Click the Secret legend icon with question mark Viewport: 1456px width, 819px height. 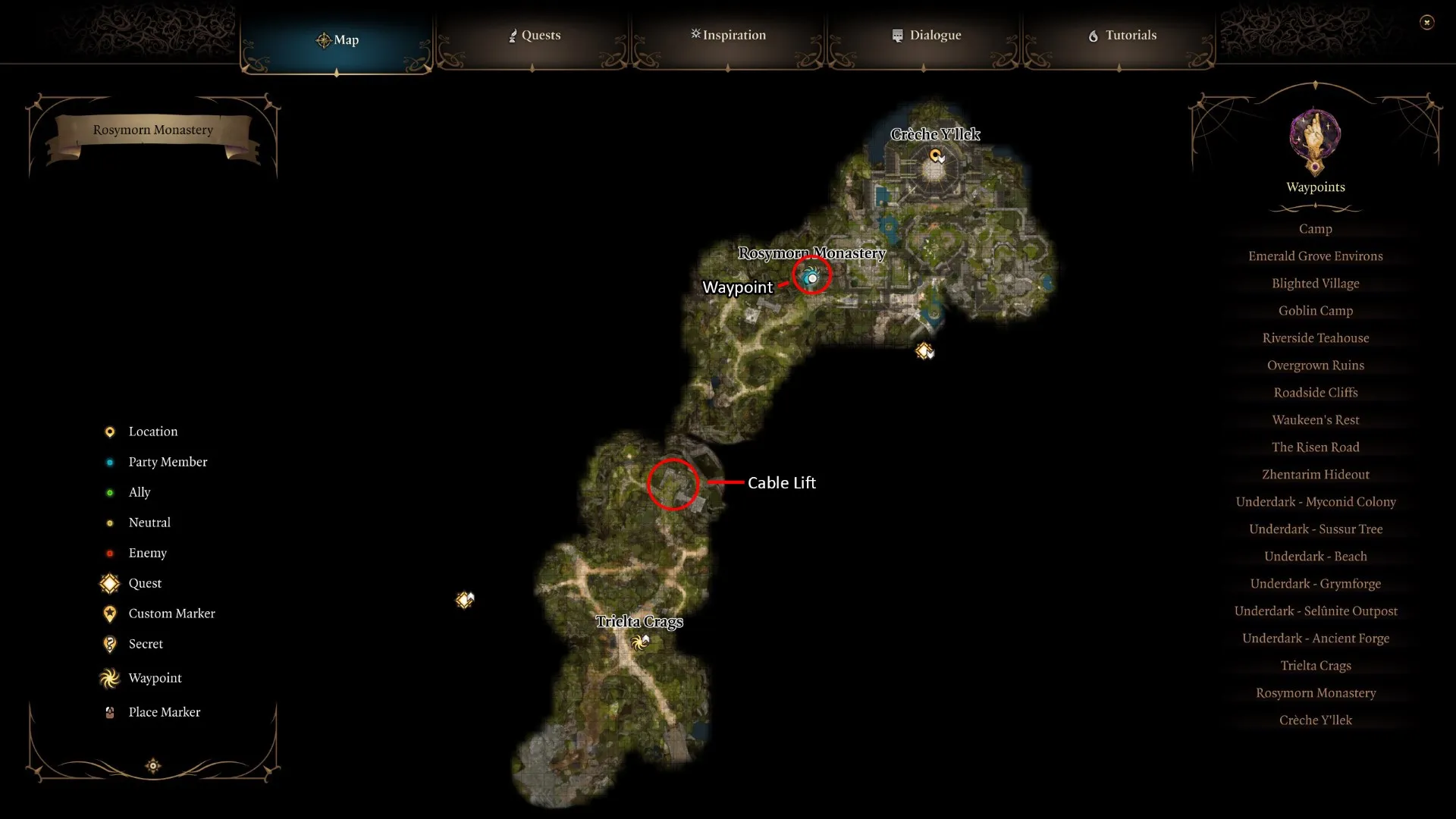(x=109, y=644)
